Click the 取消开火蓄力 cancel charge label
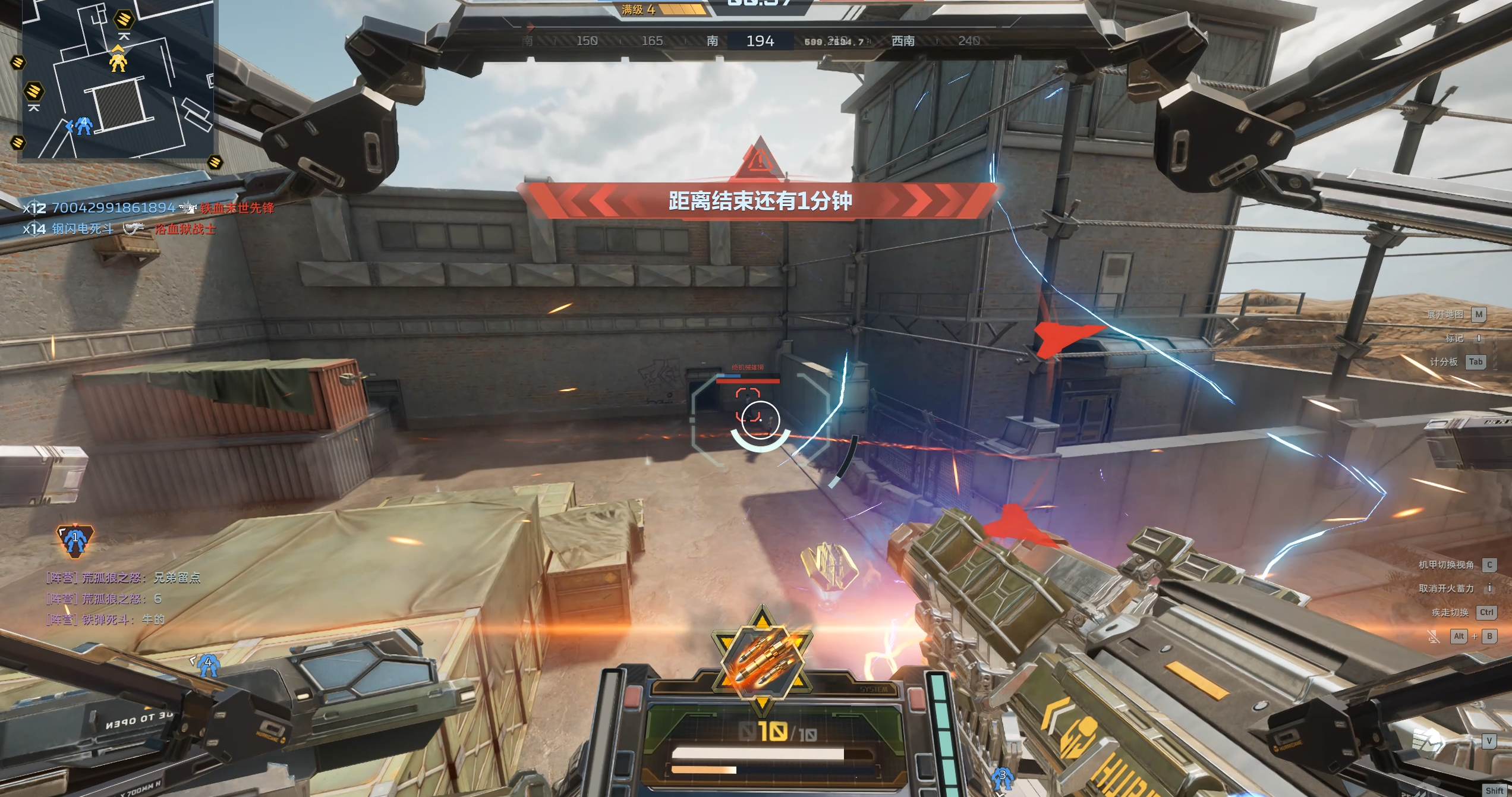The height and width of the screenshot is (797, 1512). (1446, 588)
